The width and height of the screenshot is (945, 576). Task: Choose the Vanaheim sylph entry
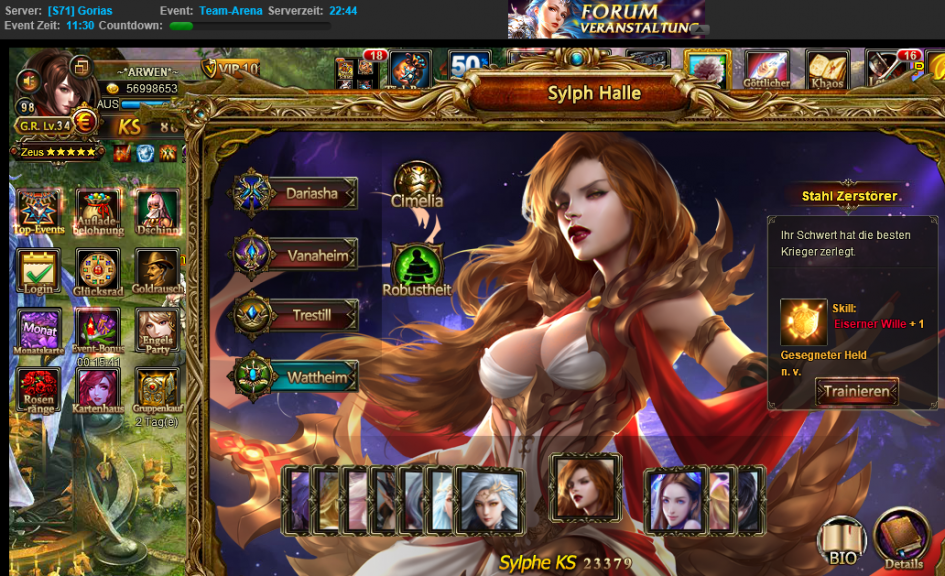[296, 254]
